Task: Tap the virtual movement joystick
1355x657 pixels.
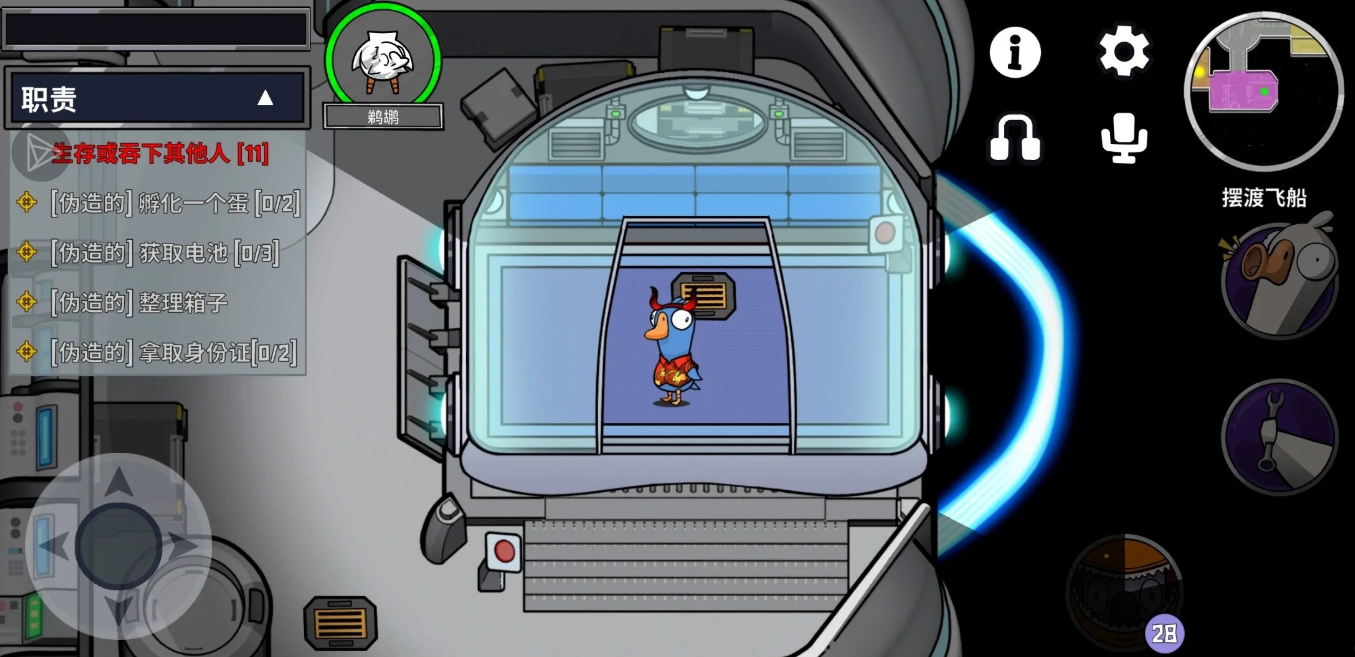Action: click(x=118, y=546)
